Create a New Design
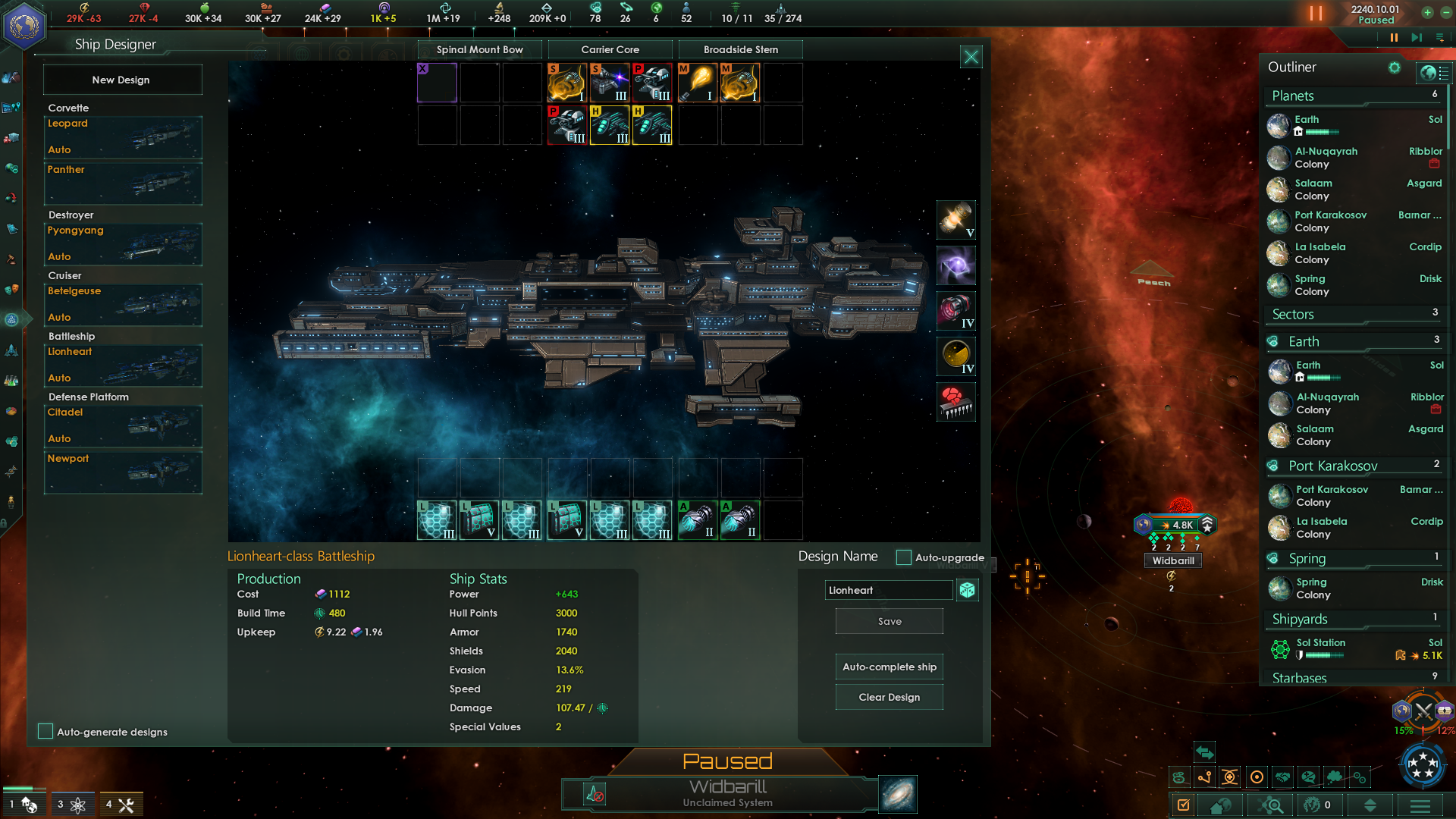1456x819 pixels. (x=122, y=80)
